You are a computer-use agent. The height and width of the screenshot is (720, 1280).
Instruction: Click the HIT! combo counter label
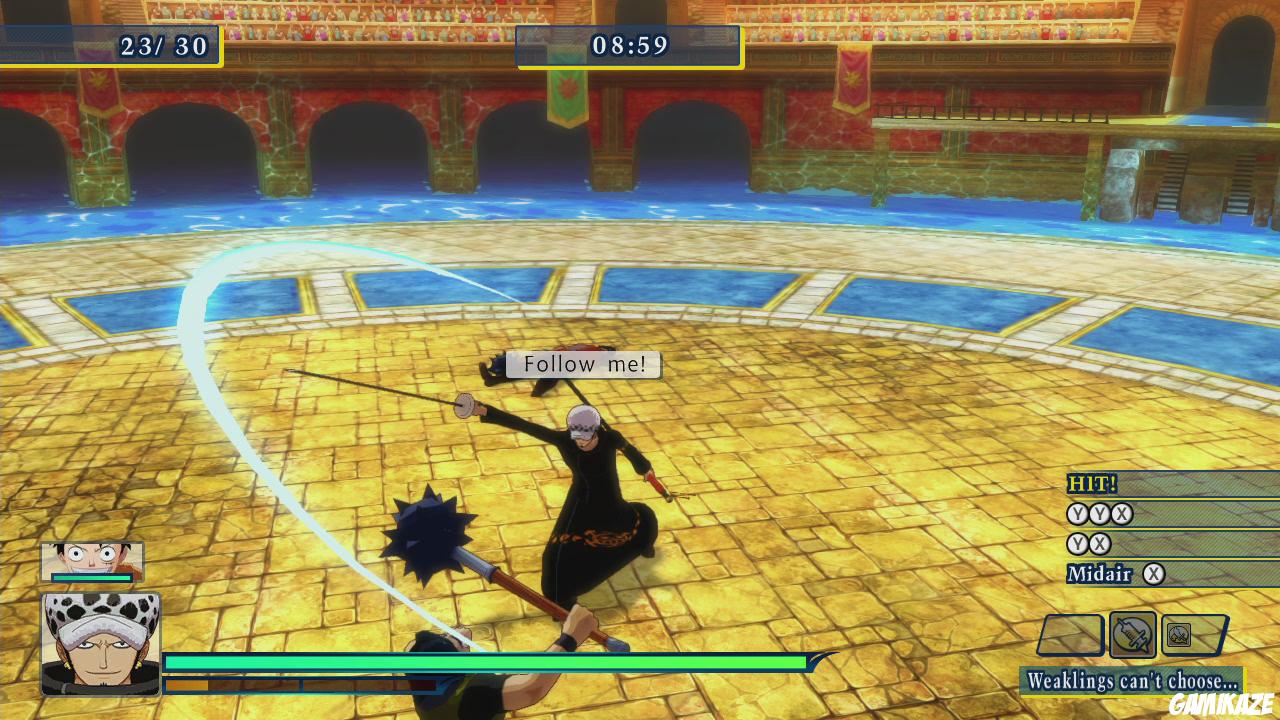(1090, 484)
